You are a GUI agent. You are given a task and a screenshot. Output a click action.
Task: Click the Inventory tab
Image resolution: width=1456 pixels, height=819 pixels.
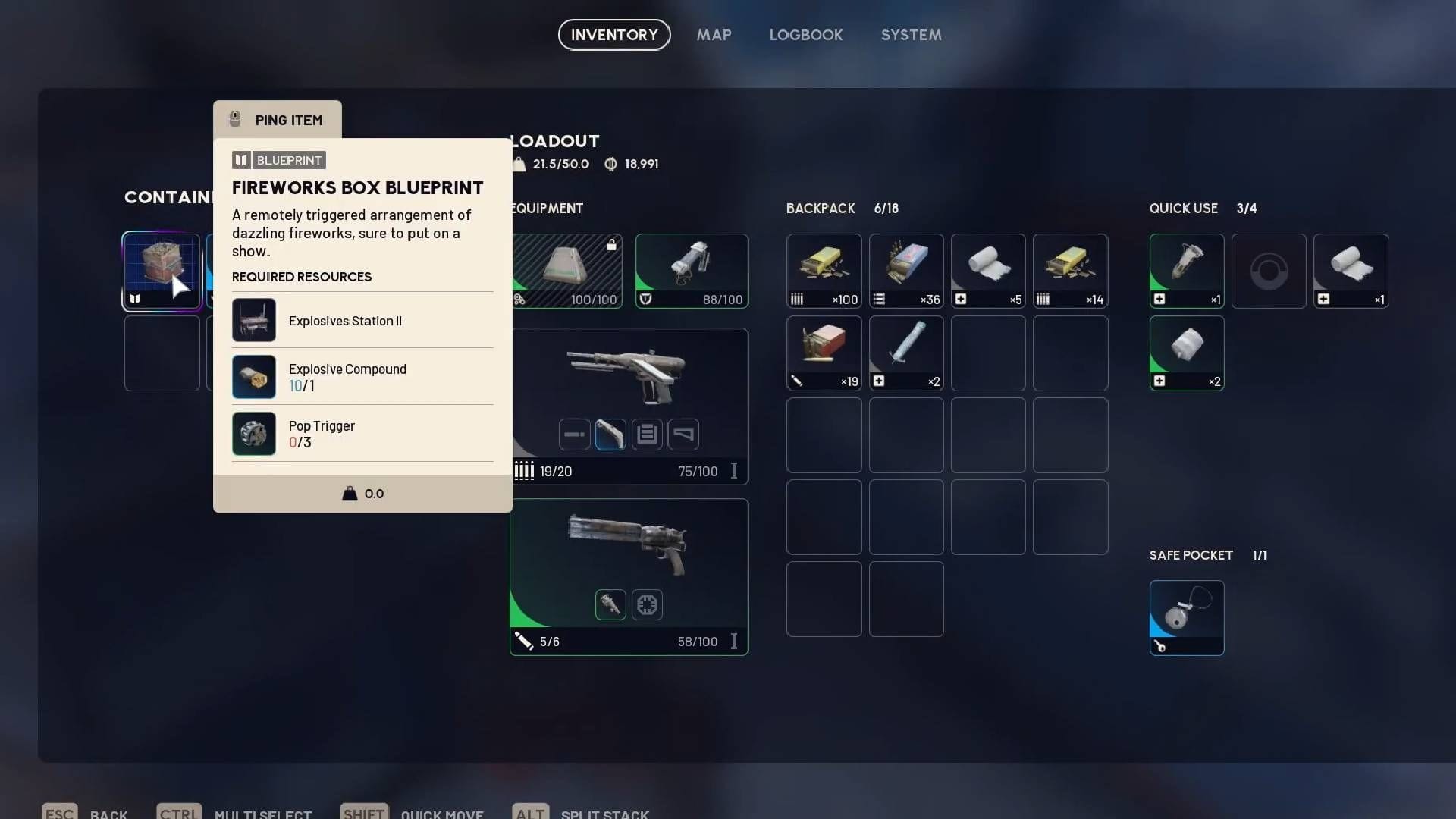coord(613,35)
